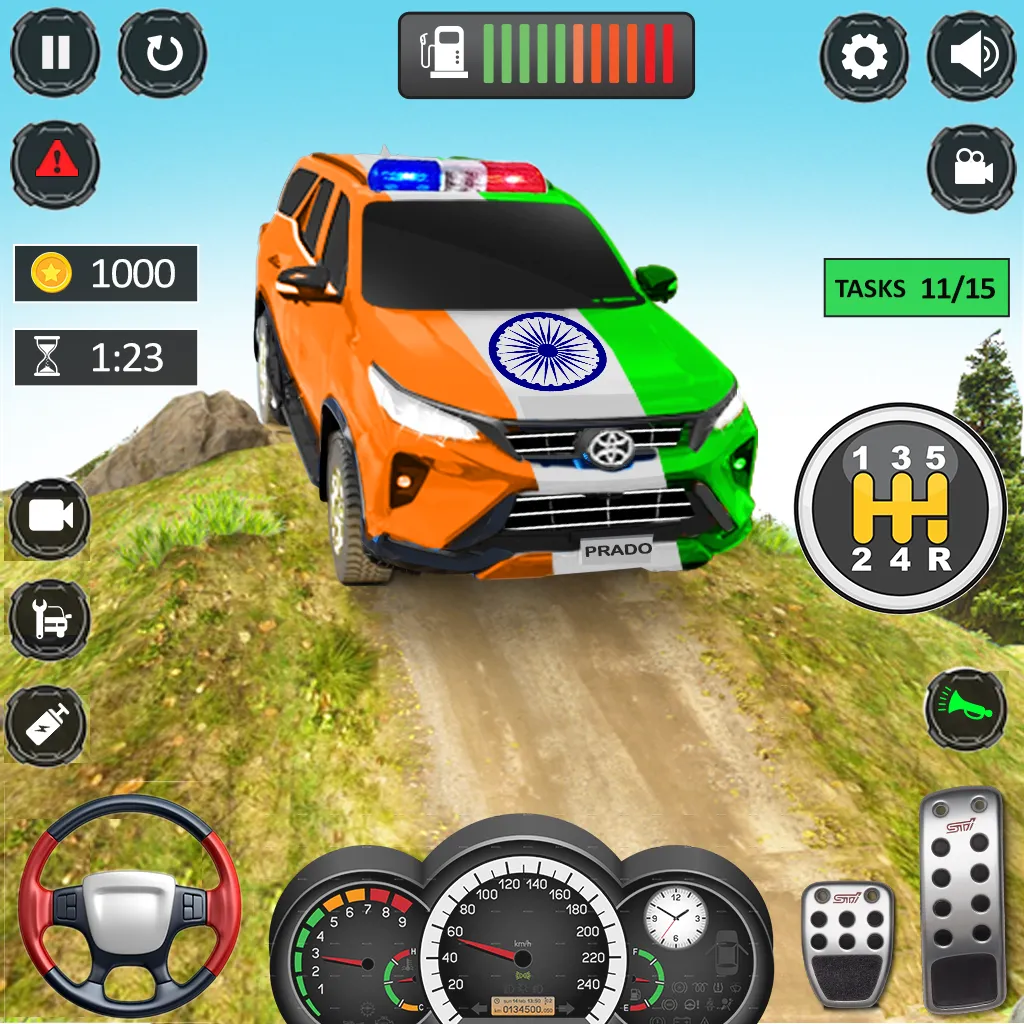
Task: Click the red steering wheel
Action: coord(130,907)
